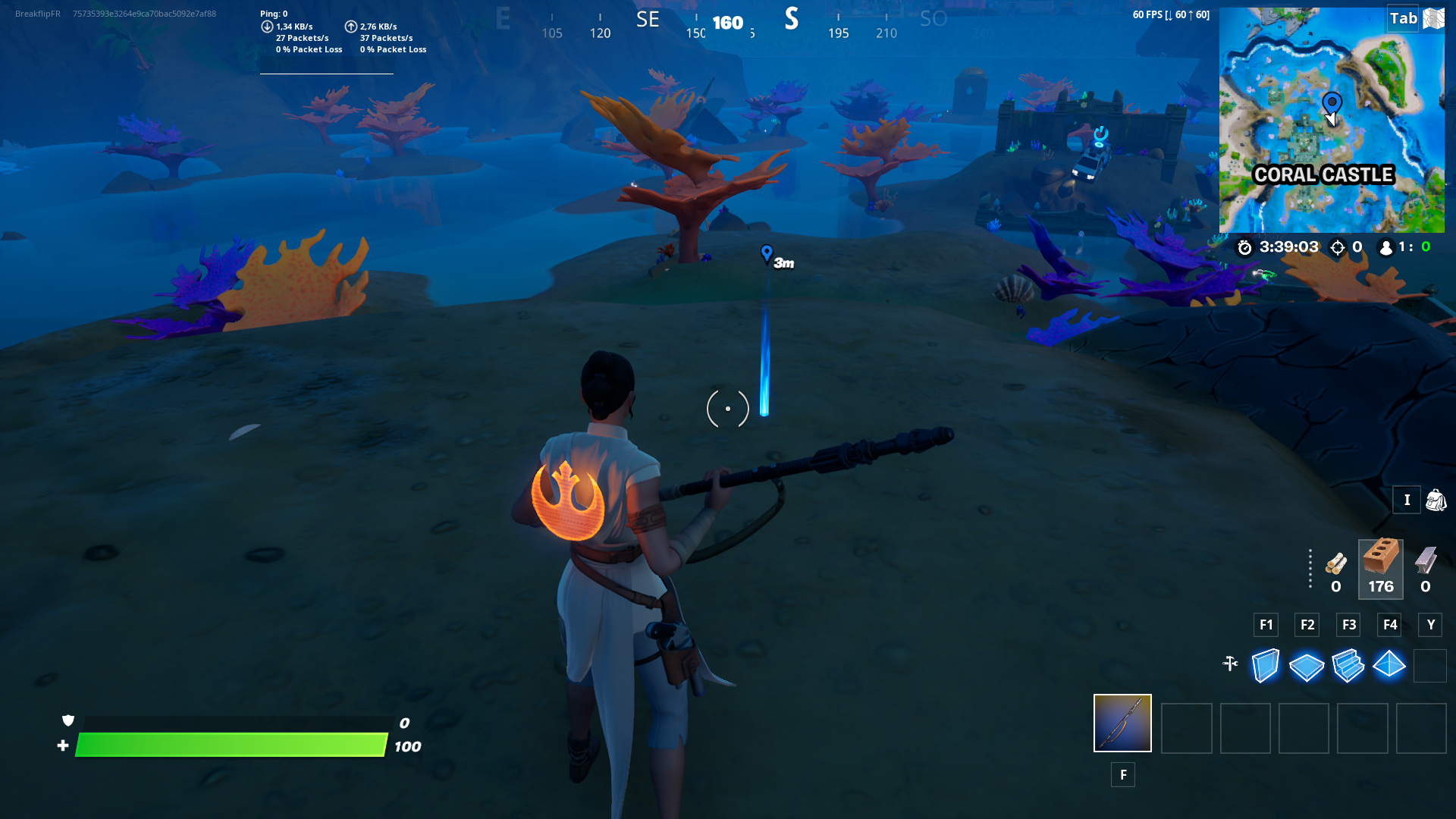Select the harpoon gun in the hotbar
This screenshot has height=819, width=1456.
1122,723
